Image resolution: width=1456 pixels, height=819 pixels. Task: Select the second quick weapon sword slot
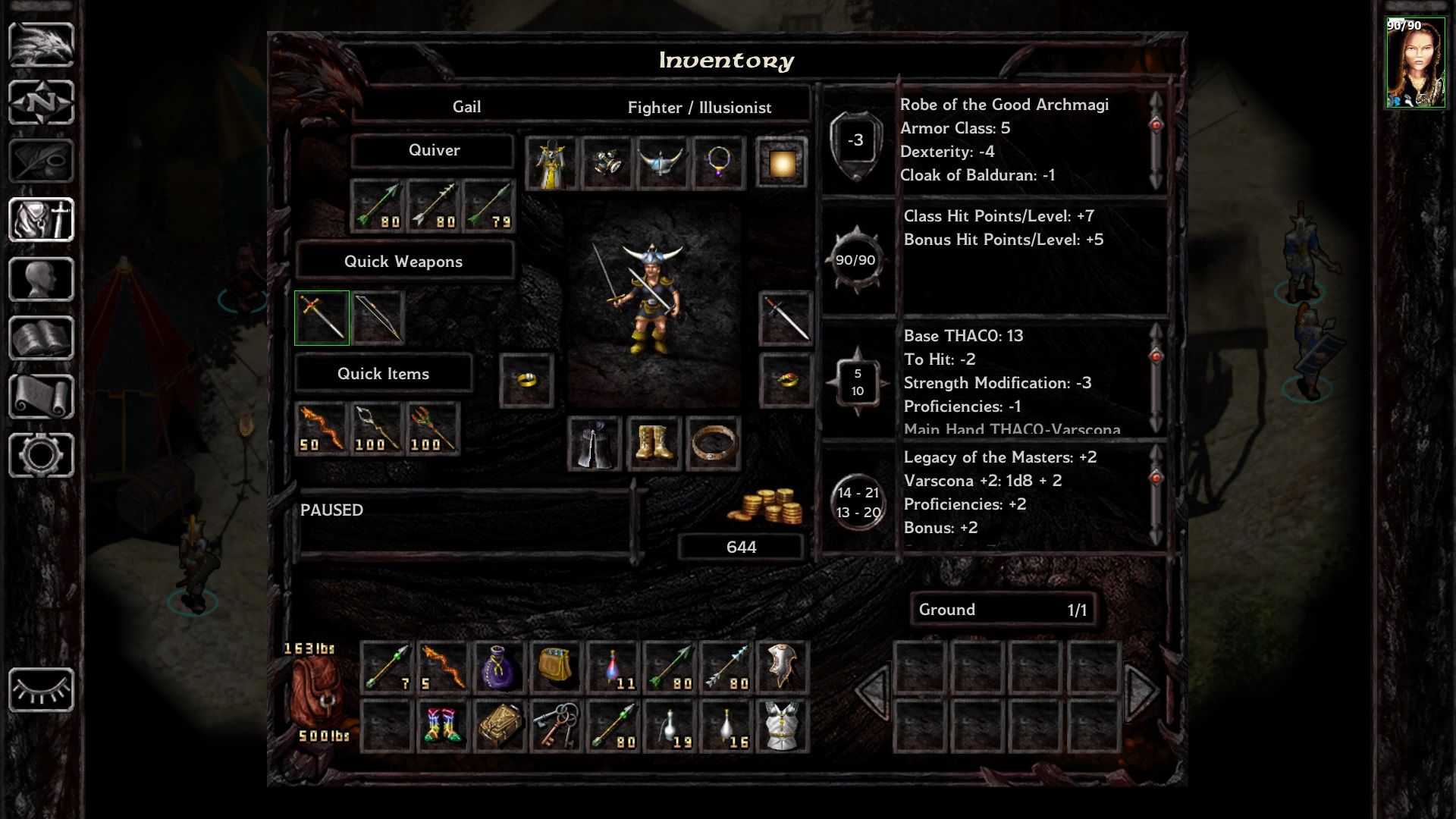pos(378,317)
